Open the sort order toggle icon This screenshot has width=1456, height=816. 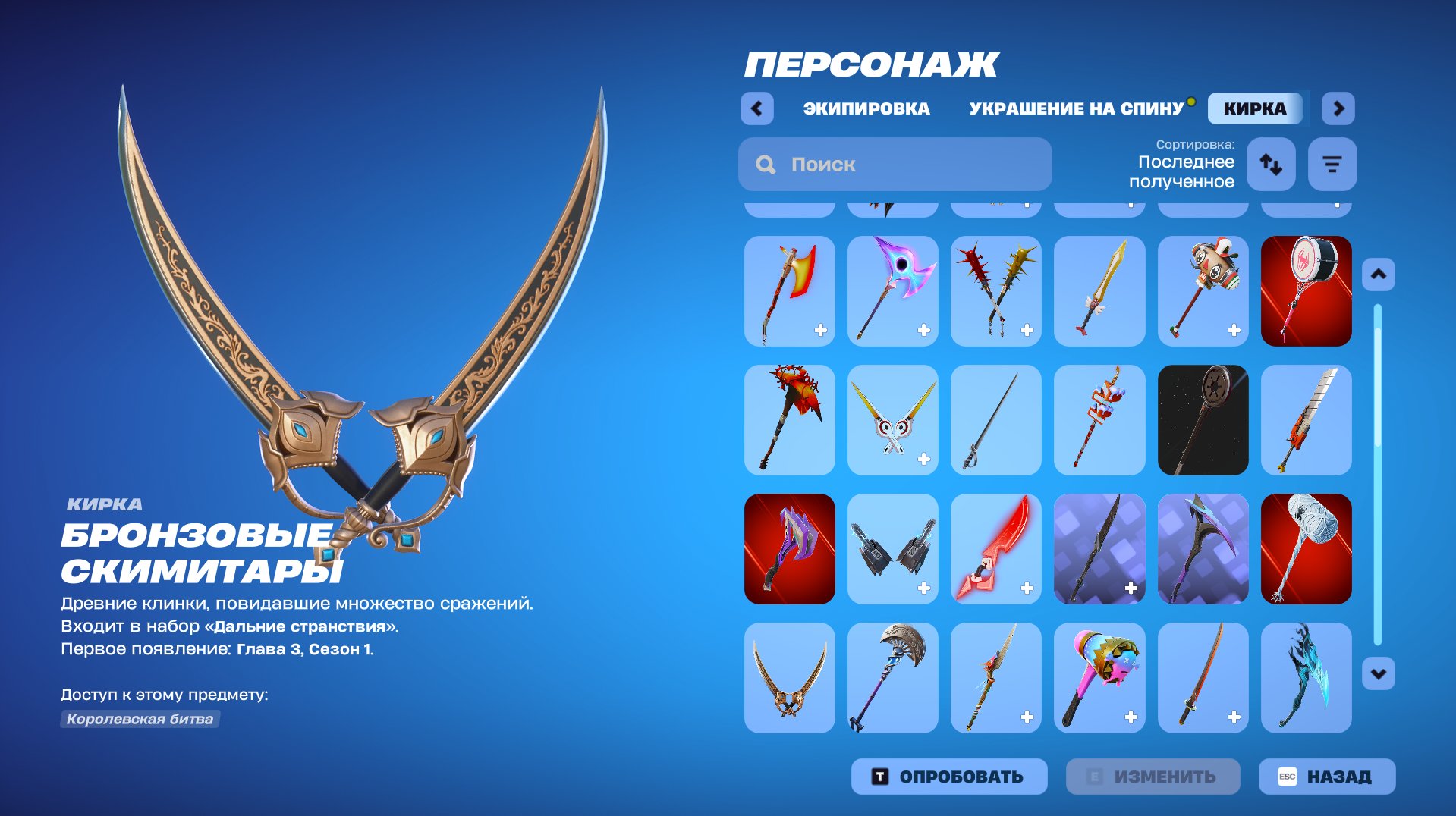pos(1272,164)
